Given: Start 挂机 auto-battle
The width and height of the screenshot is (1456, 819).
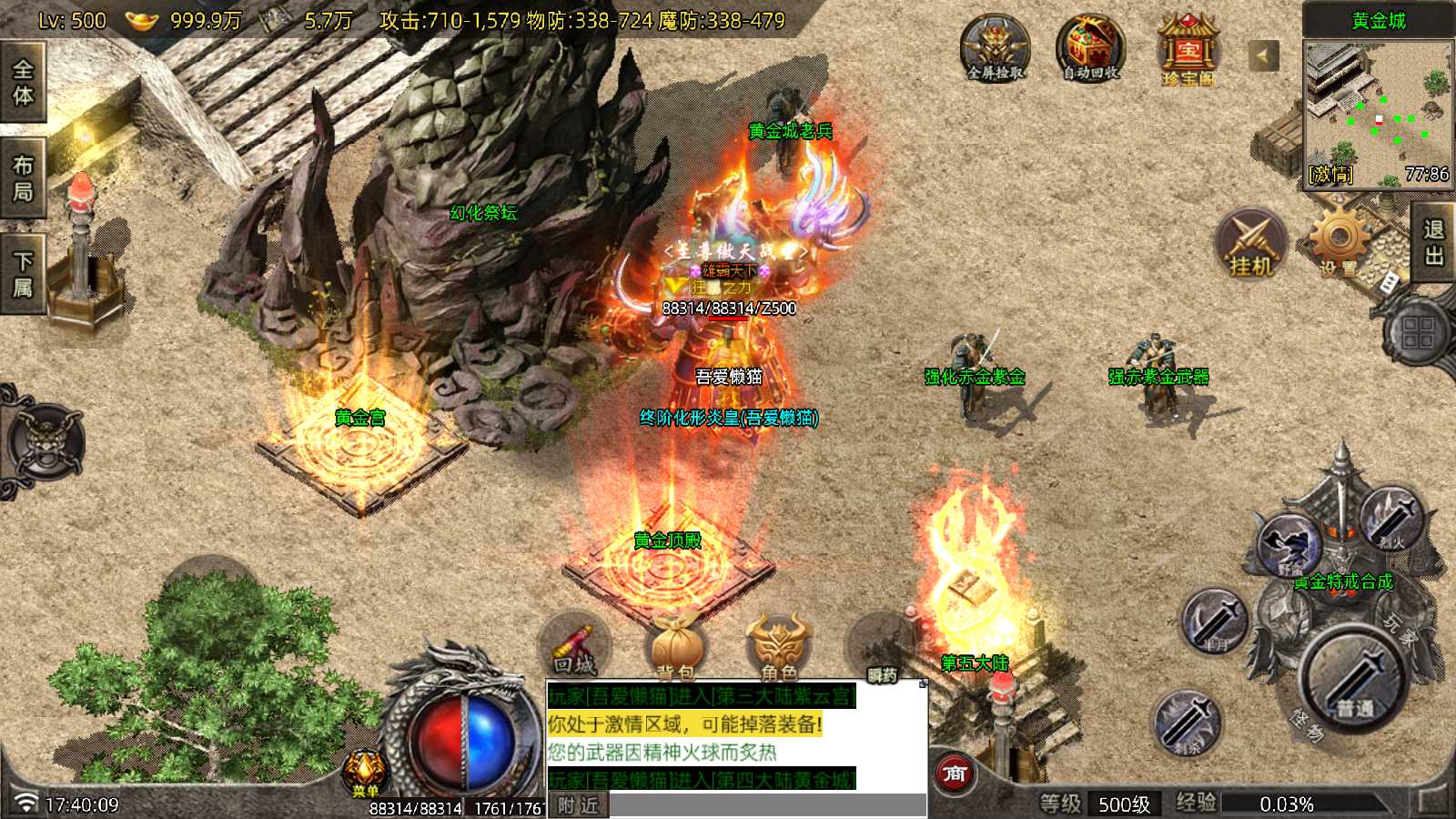Looking at the screenshot, I should click(1251, 244).
